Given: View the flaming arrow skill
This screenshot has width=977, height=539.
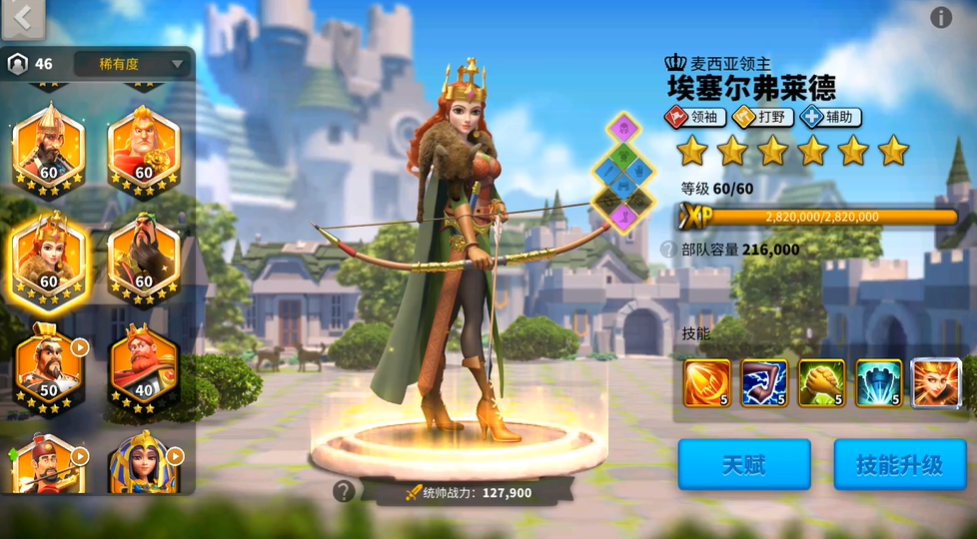Looking at the screenshot, I should (707, 383).
